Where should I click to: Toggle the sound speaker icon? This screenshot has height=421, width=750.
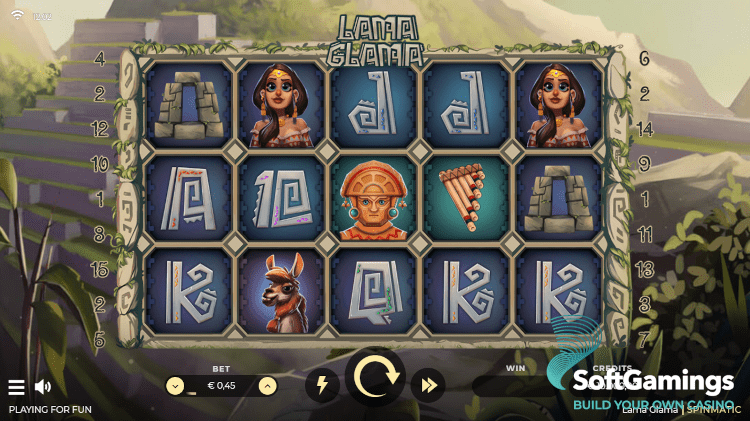[x=43, y=387]
